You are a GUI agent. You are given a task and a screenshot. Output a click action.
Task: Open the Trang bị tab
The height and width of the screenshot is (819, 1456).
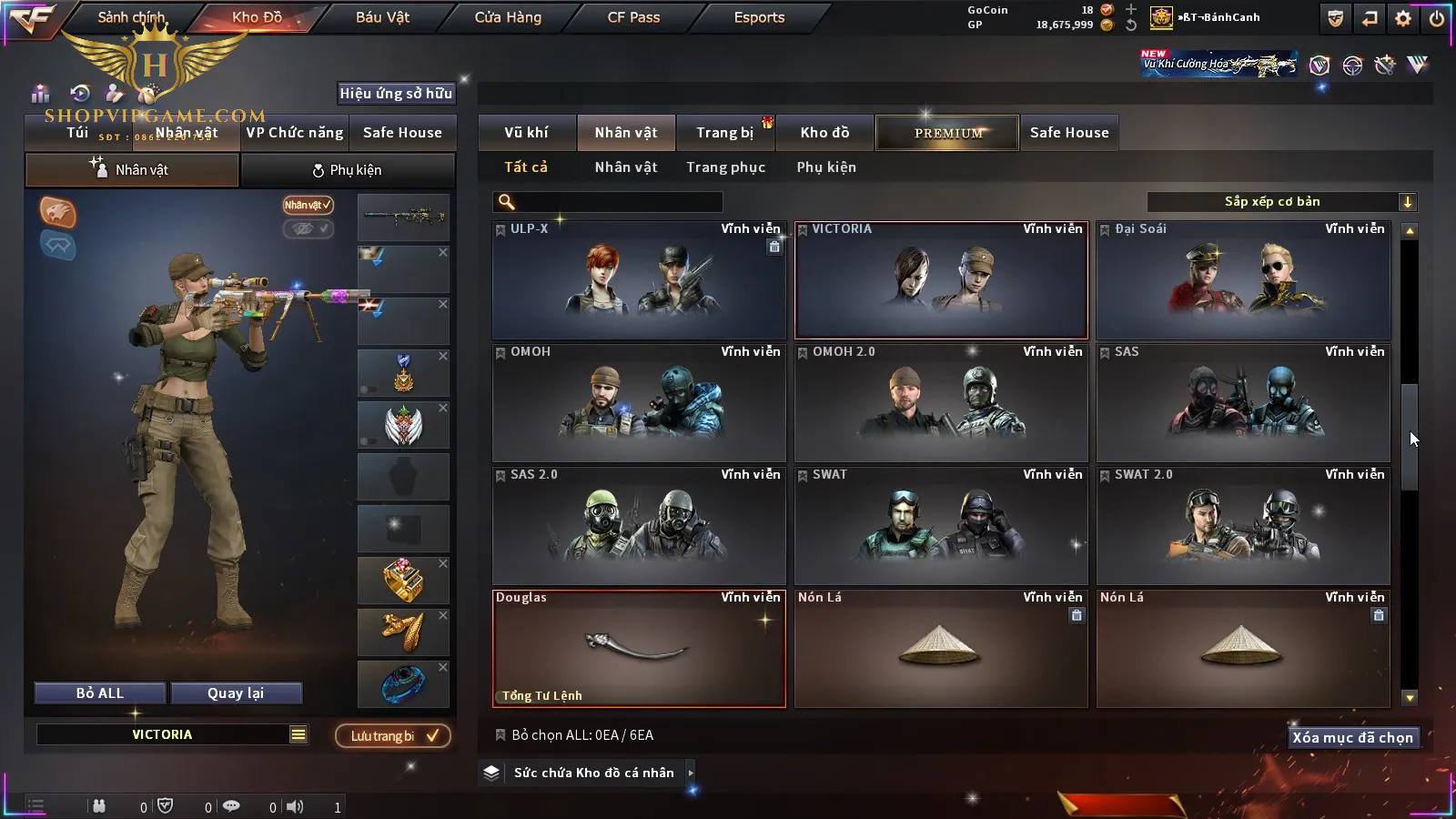point(724,133)
